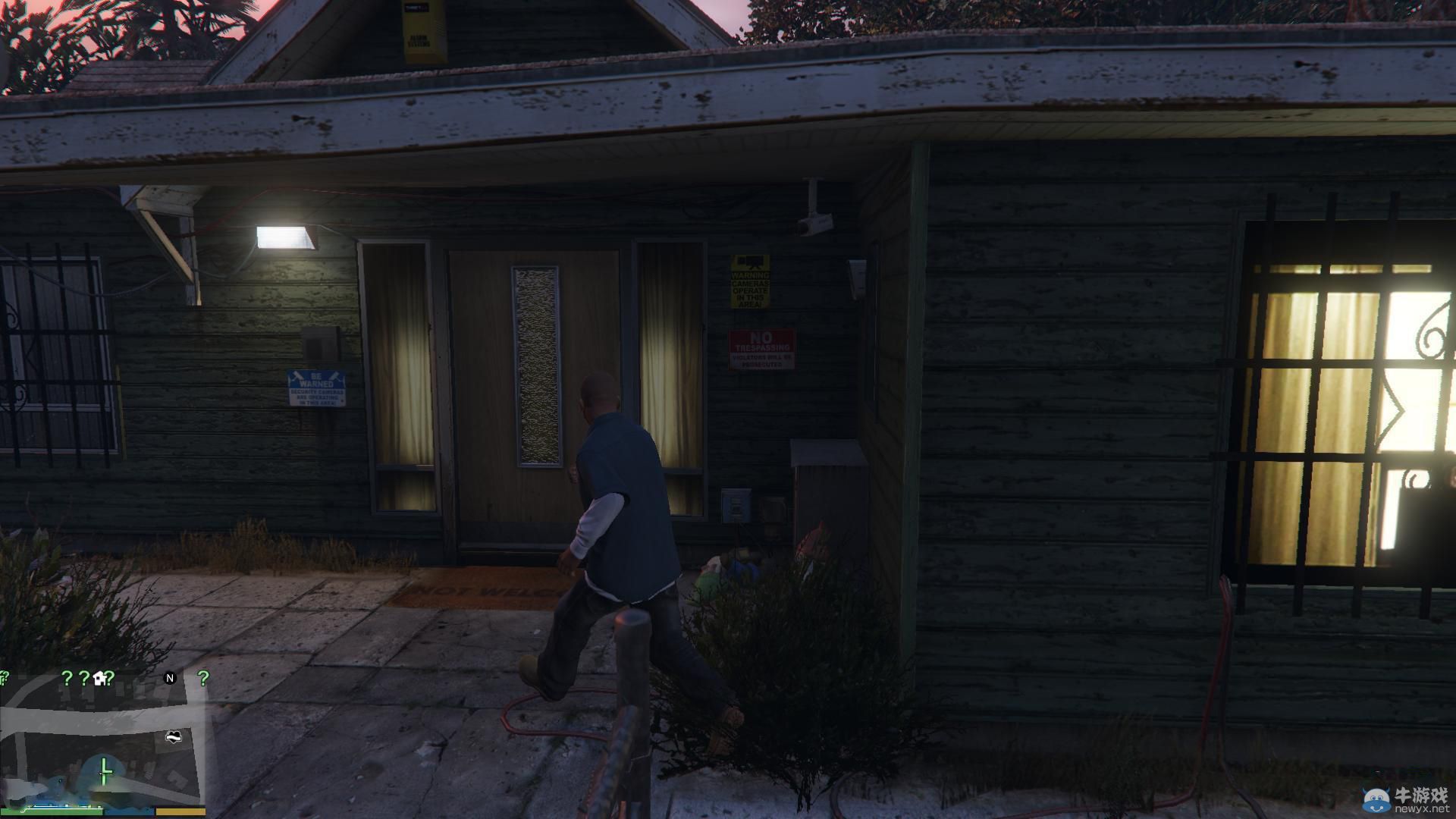
Task: Select the NO TRESPASSING sign
Action: pyautogui.click(x=761, y=350)
